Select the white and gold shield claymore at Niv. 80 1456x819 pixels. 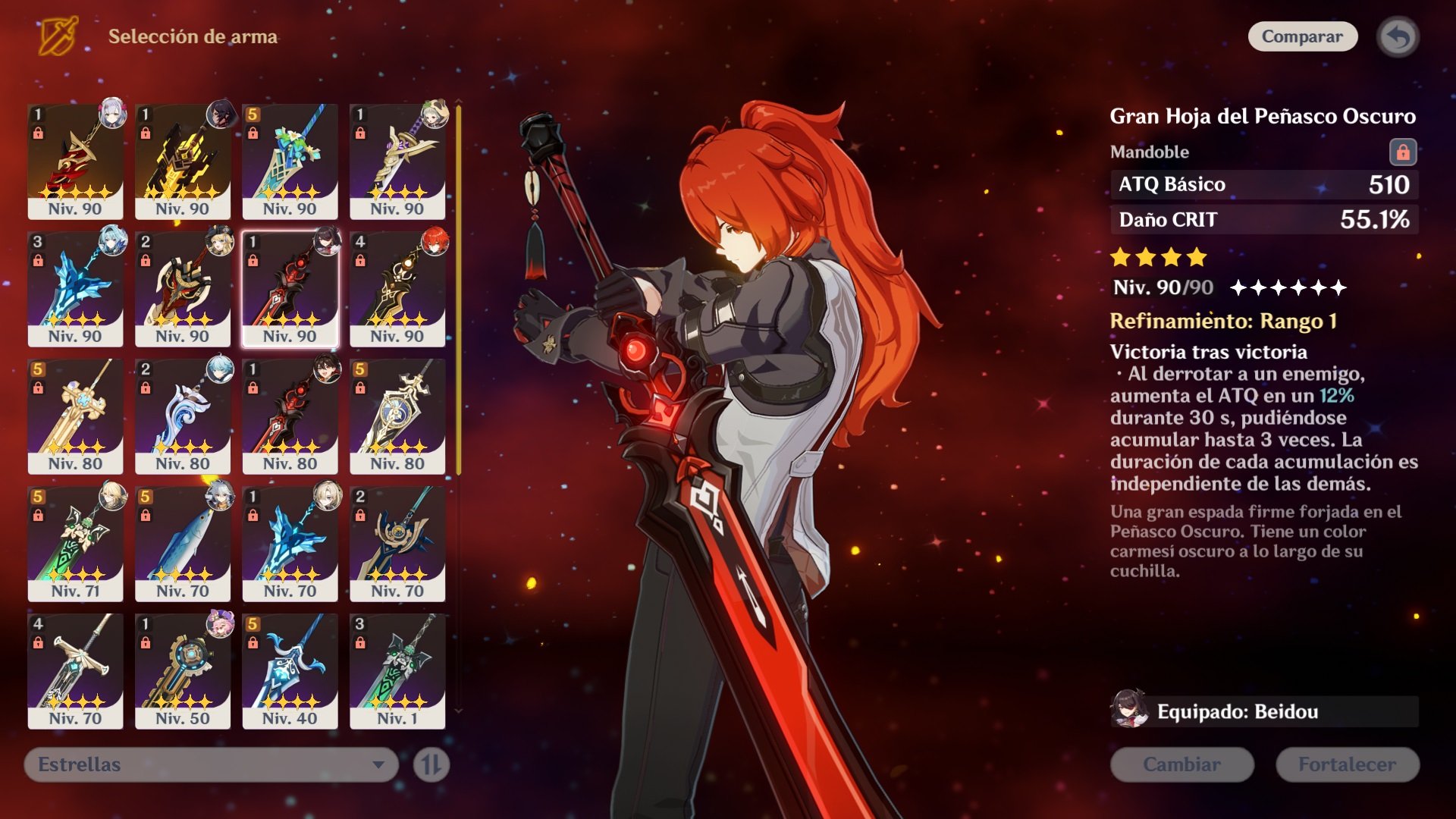(x=397, y=416)
